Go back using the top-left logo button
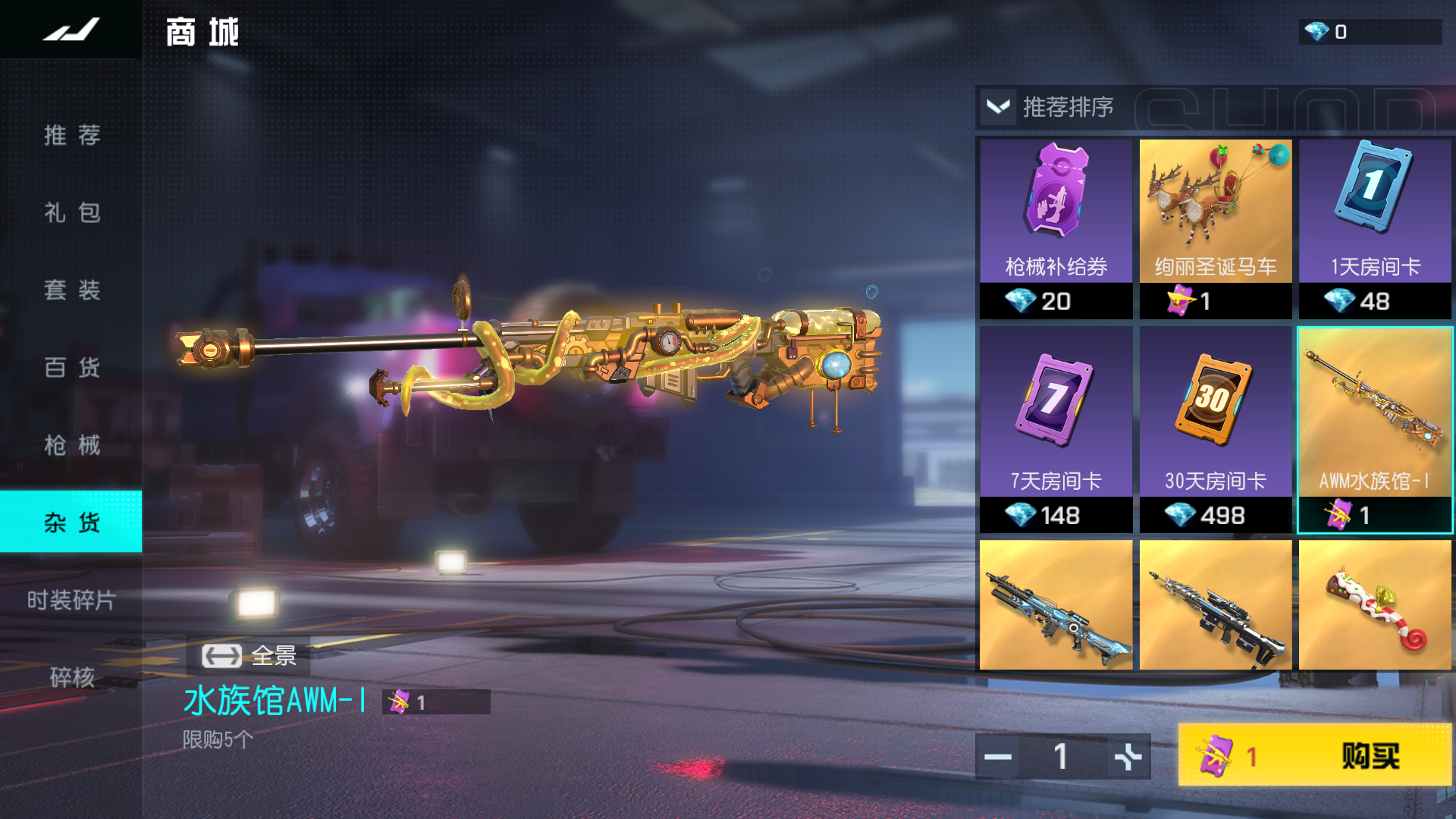Image resolution: width=1456 pixels, height=819 pixels. 71,30
